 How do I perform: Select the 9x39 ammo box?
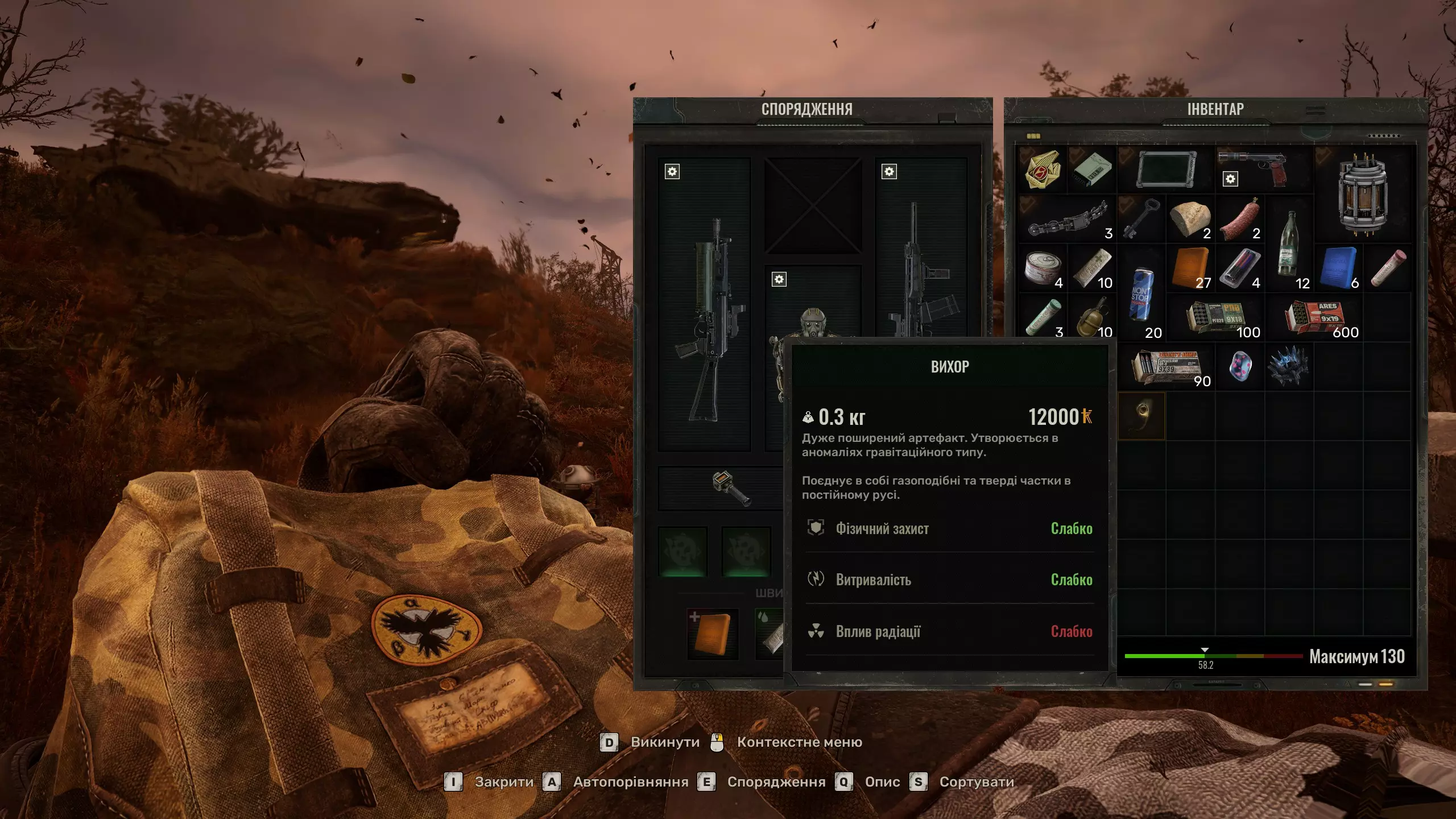pos(1166,367)
